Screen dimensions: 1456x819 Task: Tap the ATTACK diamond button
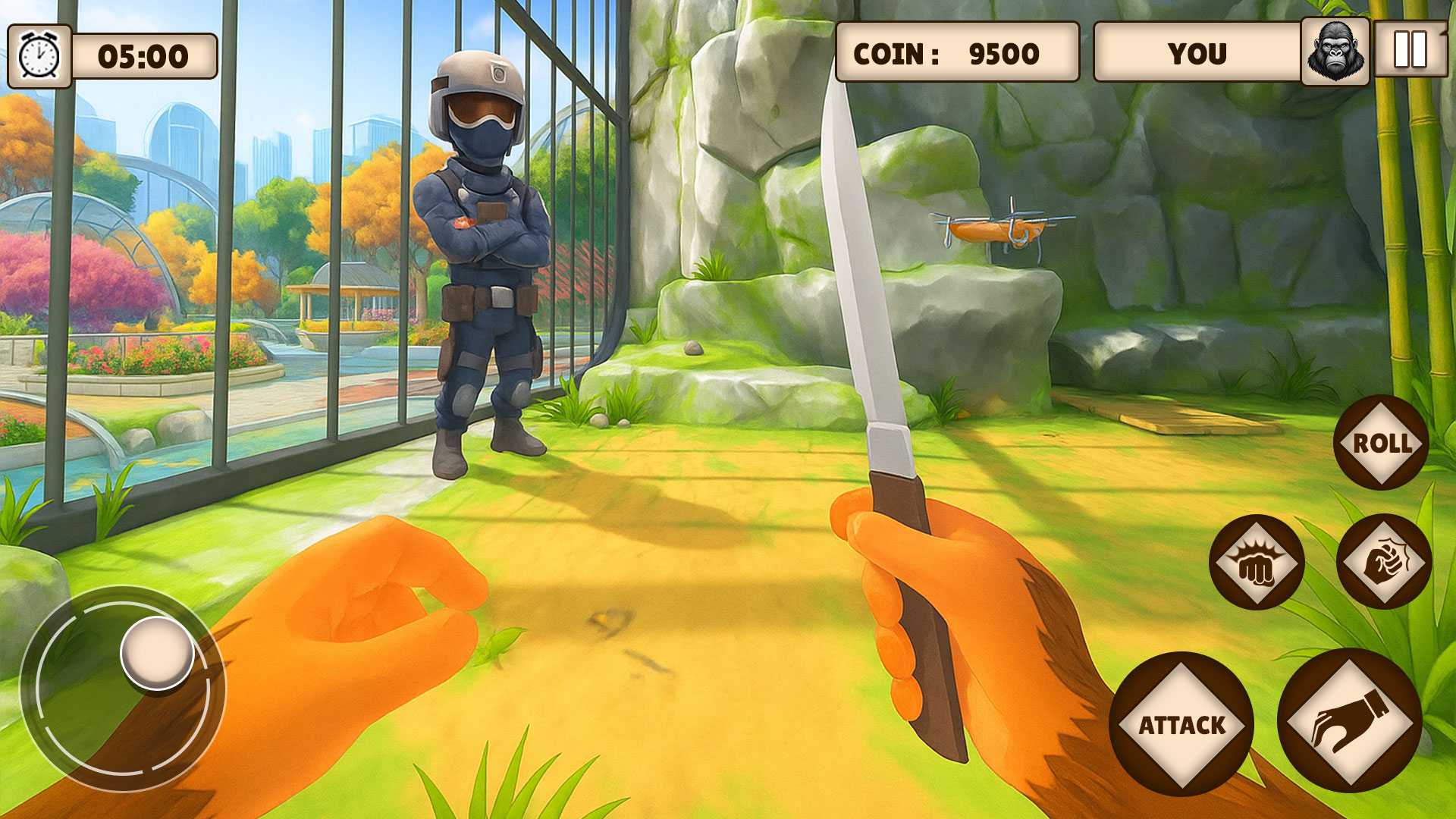pyautogui.click(x=1183, y=726)
